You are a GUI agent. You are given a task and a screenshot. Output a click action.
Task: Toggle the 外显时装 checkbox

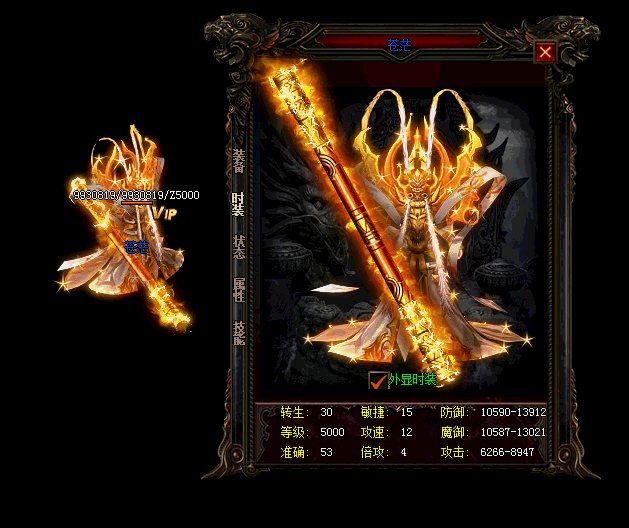coord(377,380)
